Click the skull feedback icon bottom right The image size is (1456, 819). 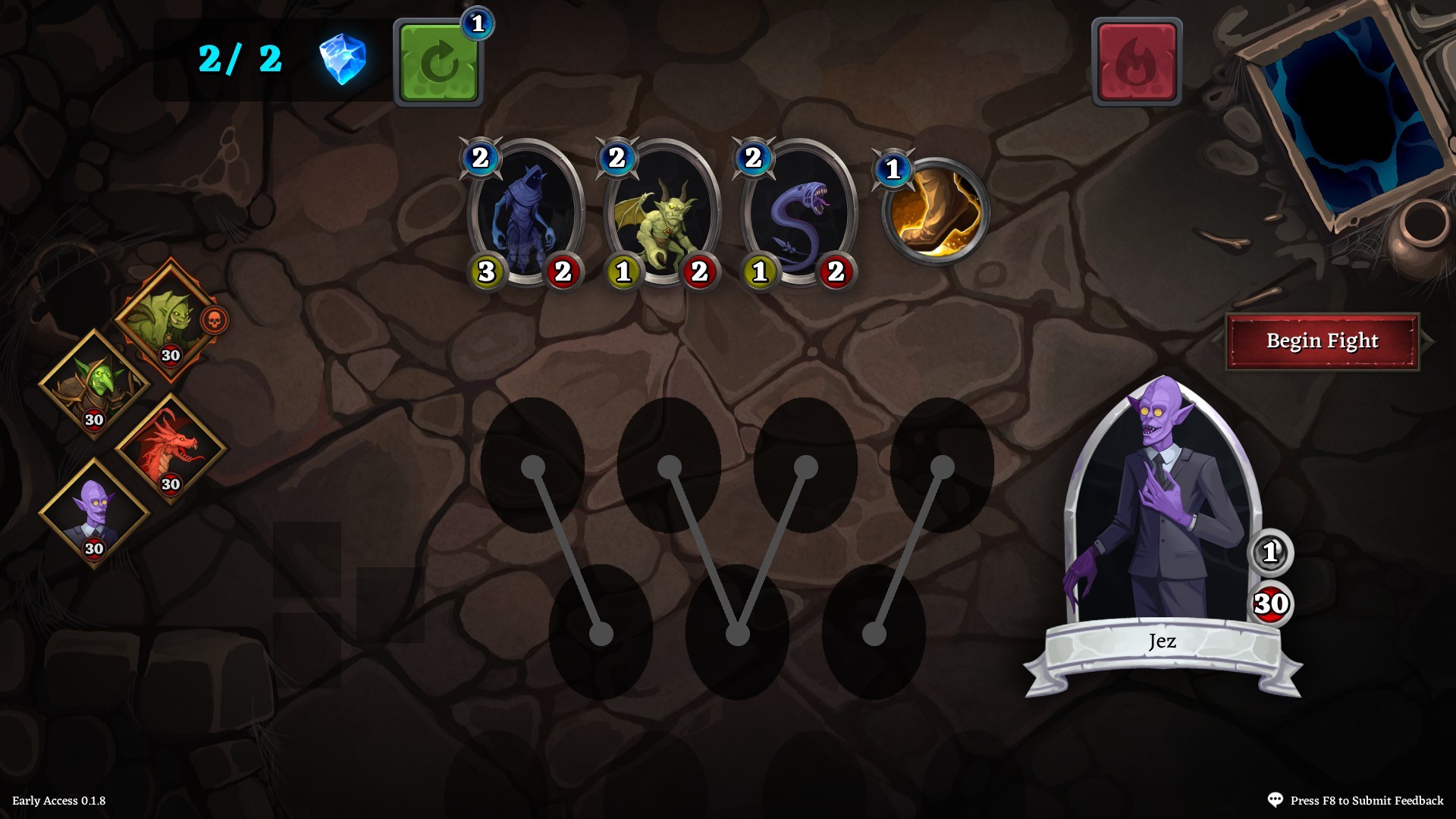[x=1277, y=799]
